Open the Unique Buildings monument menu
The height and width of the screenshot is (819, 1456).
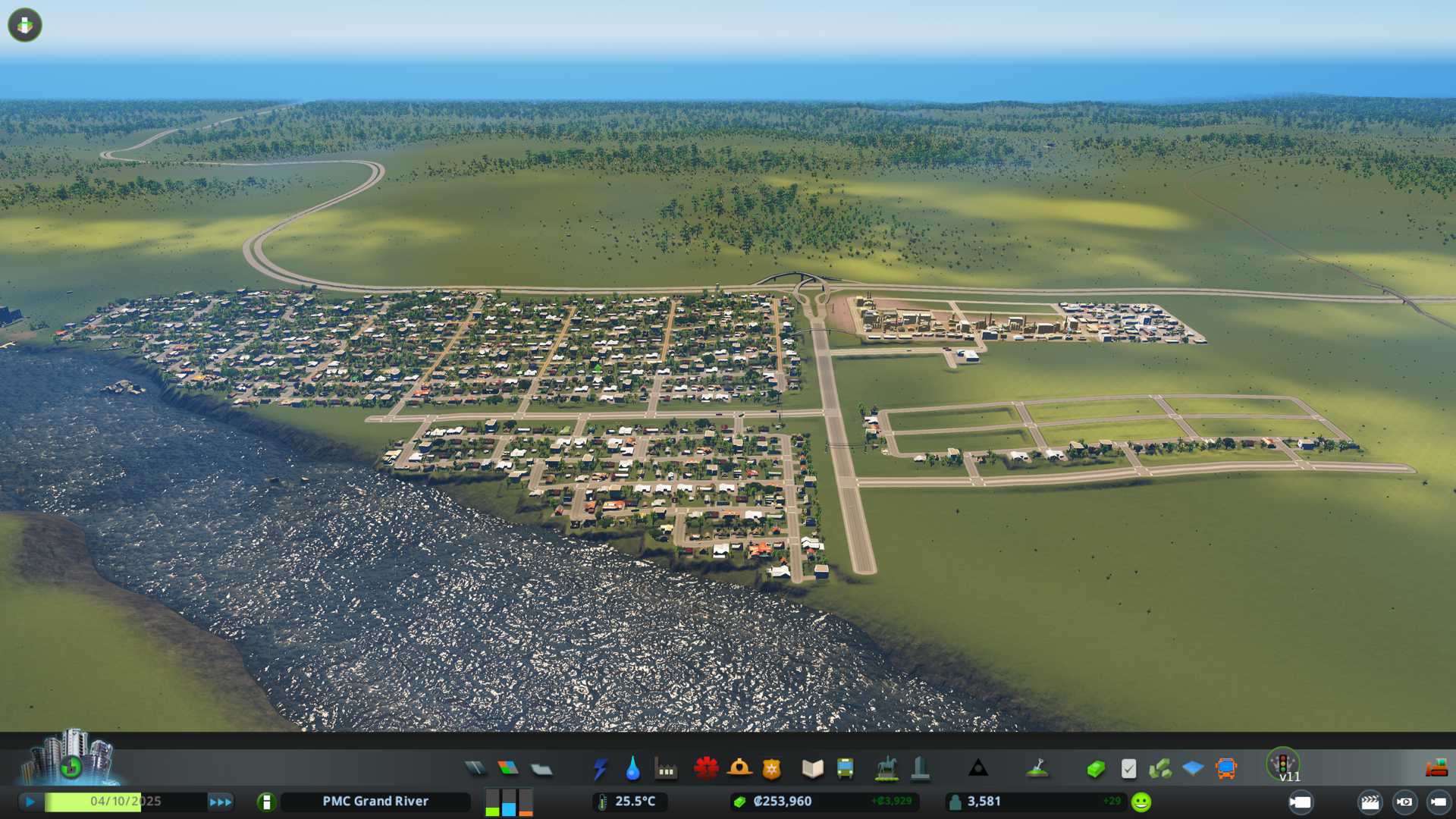pyautogui.click(x=920, y=769)
